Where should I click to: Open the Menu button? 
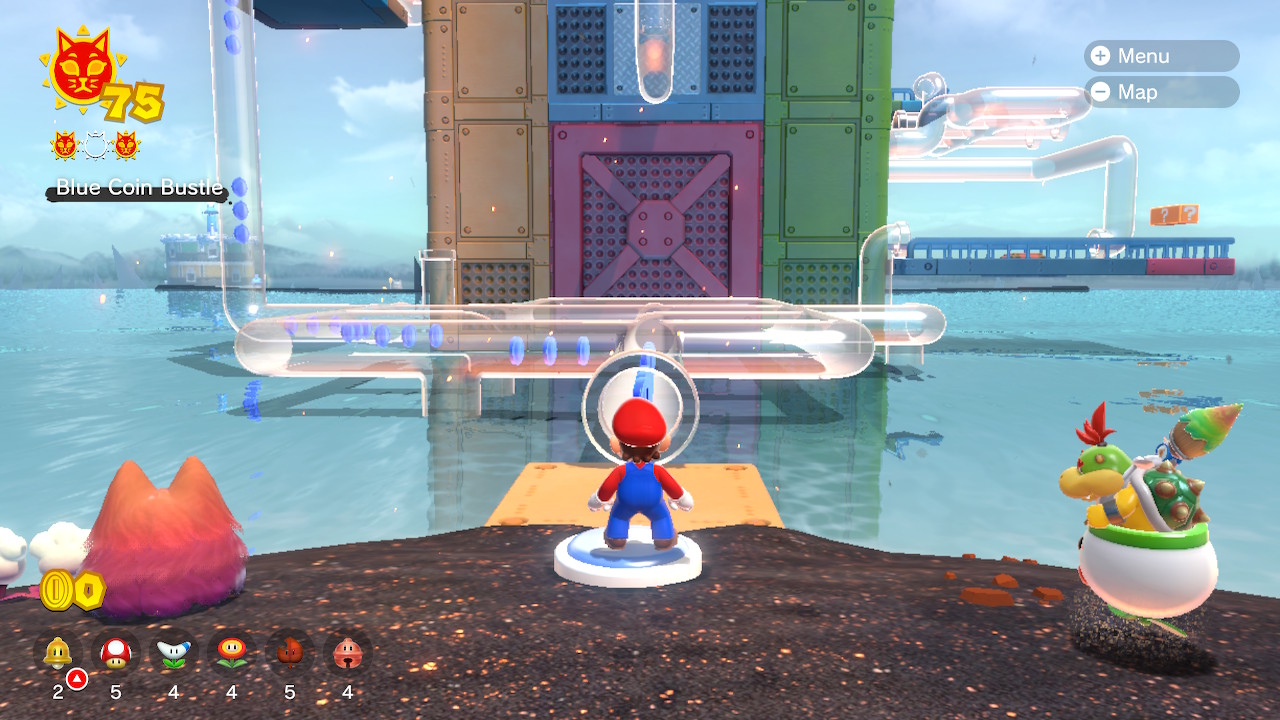(1160, 56)
